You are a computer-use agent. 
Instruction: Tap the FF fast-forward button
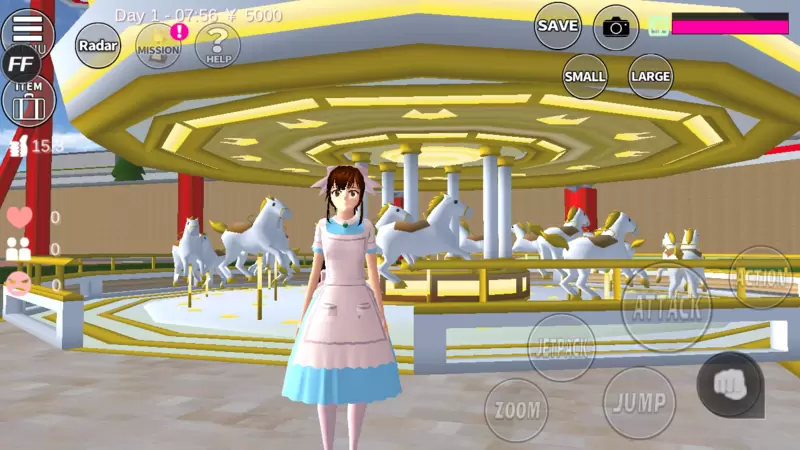20,63
